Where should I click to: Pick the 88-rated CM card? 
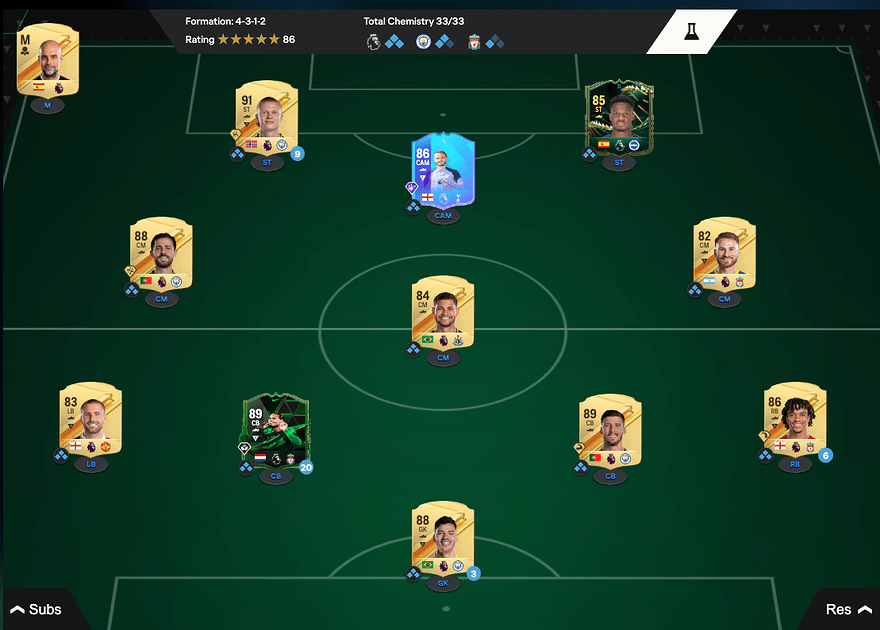161,255
